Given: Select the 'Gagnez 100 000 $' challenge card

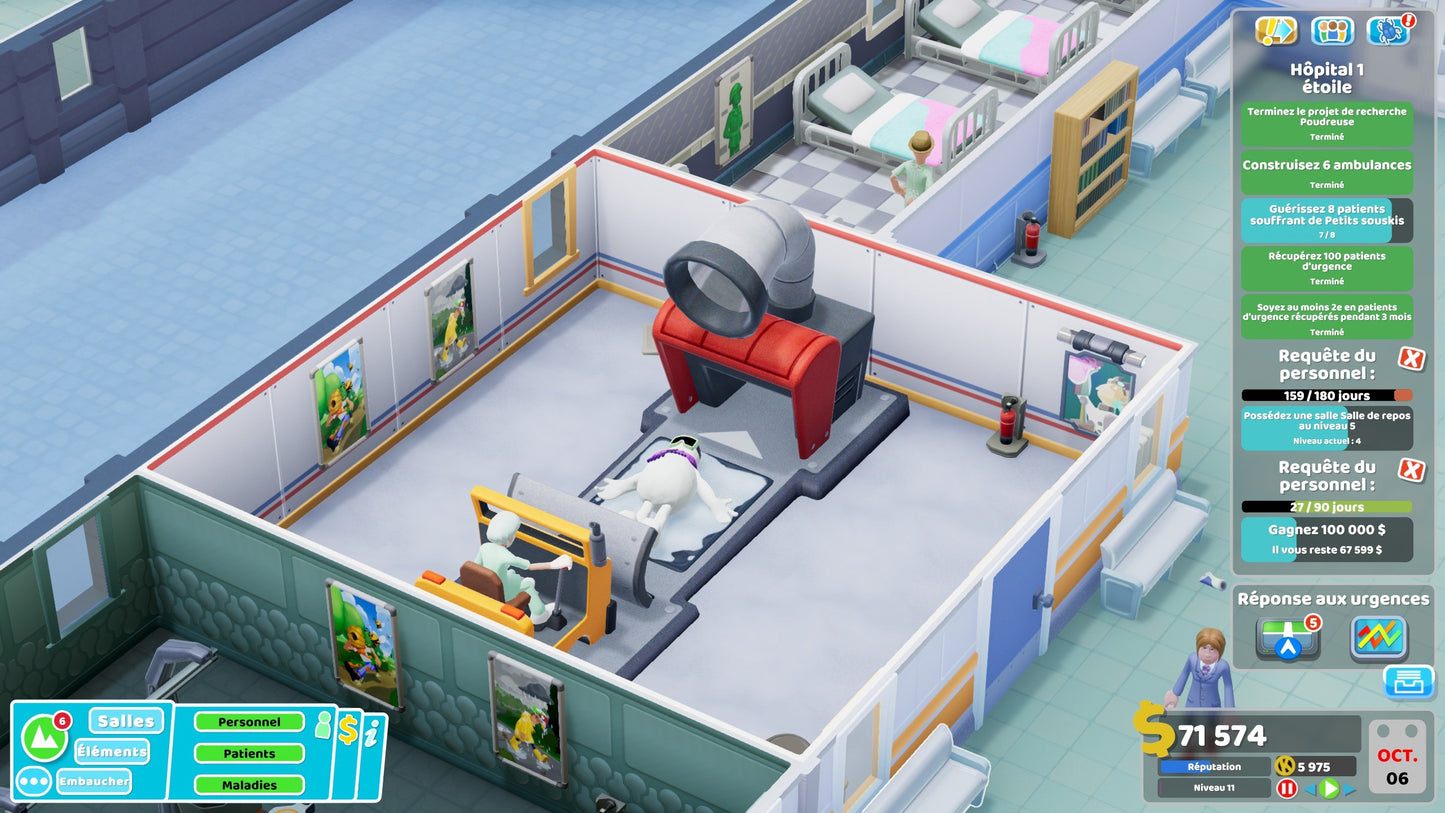Looking at the screenshot, I should point(1325,539).
